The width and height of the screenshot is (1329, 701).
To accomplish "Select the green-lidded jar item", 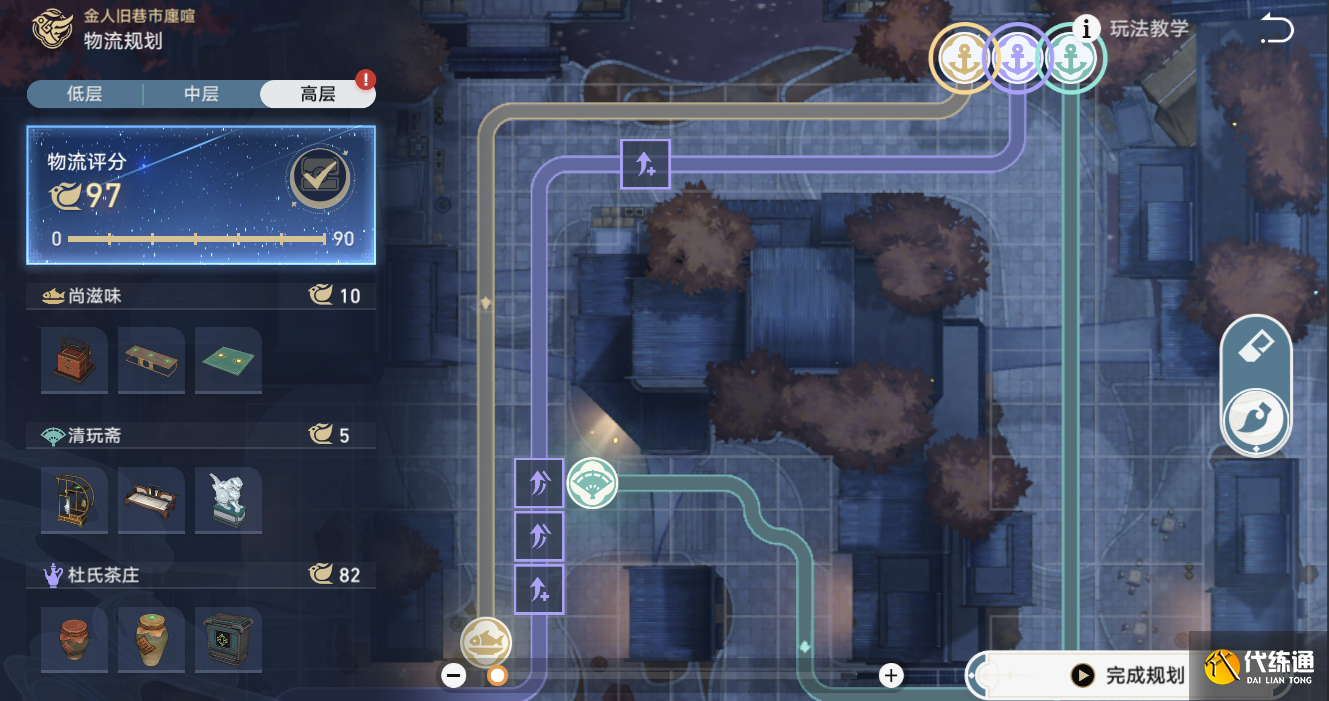I will pos(151,639).
